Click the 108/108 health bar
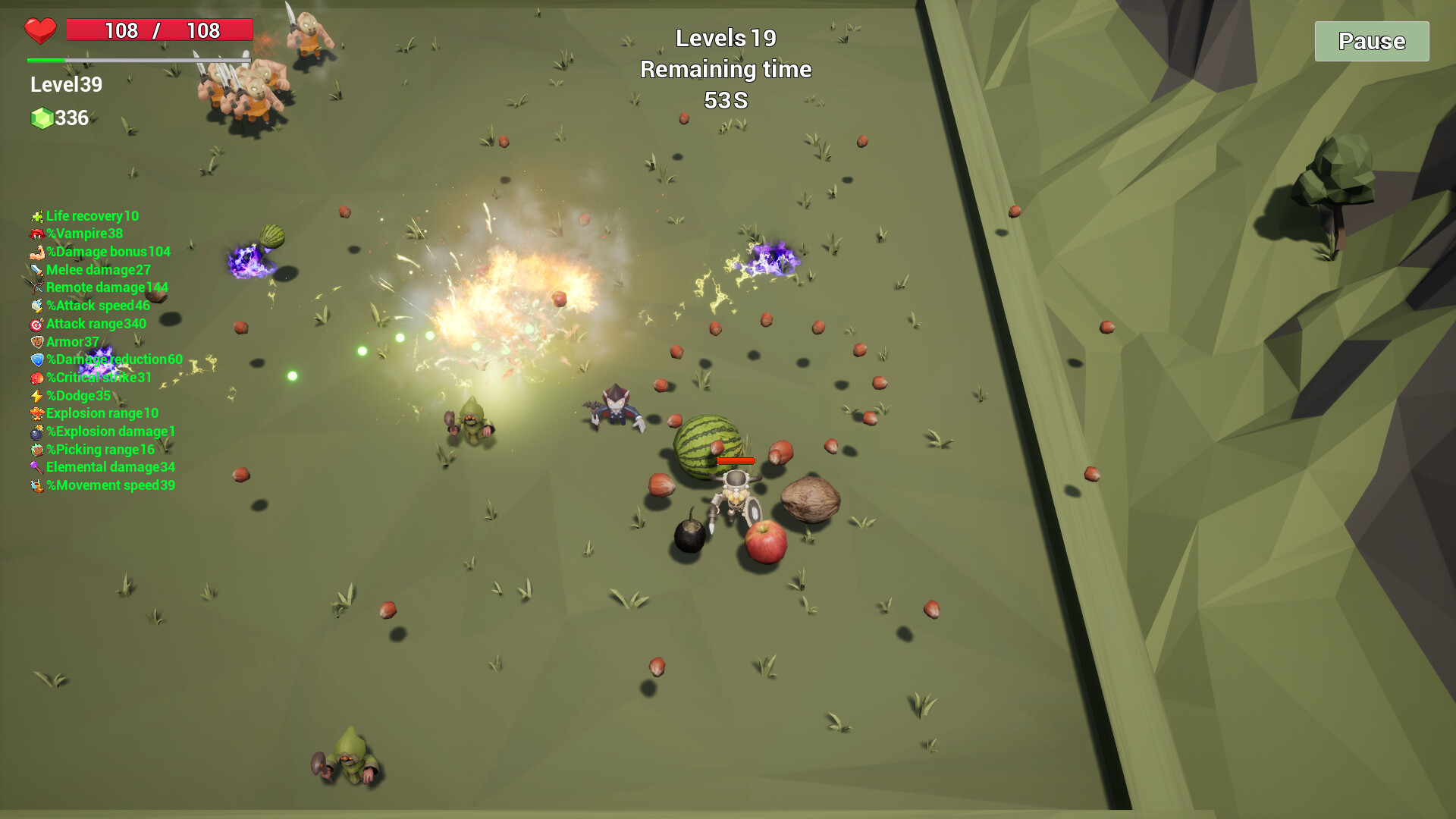1456x819 pixels. pos(159,30)
